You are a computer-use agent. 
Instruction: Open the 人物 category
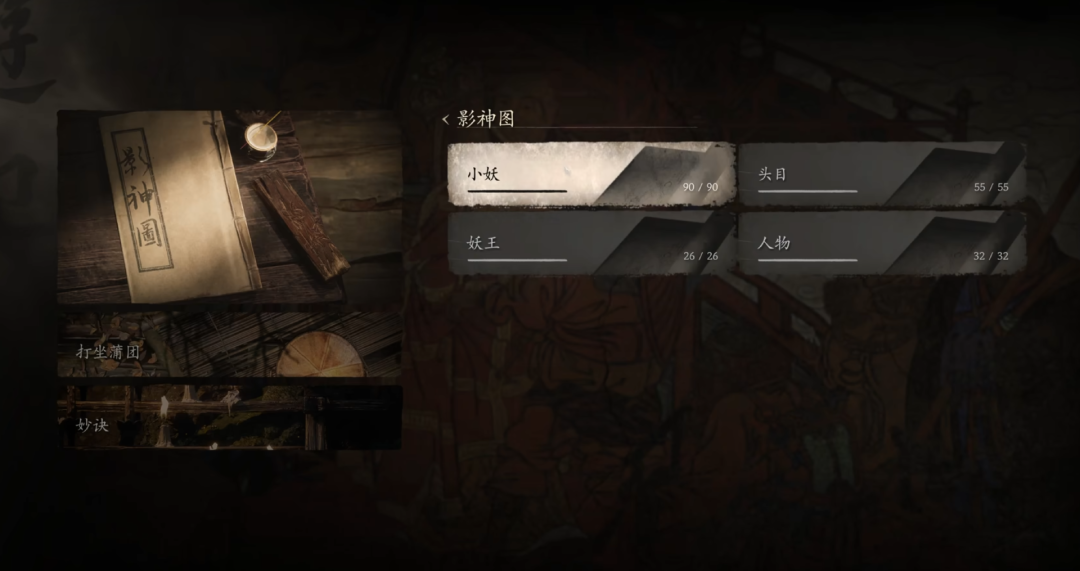pos(881,243)
